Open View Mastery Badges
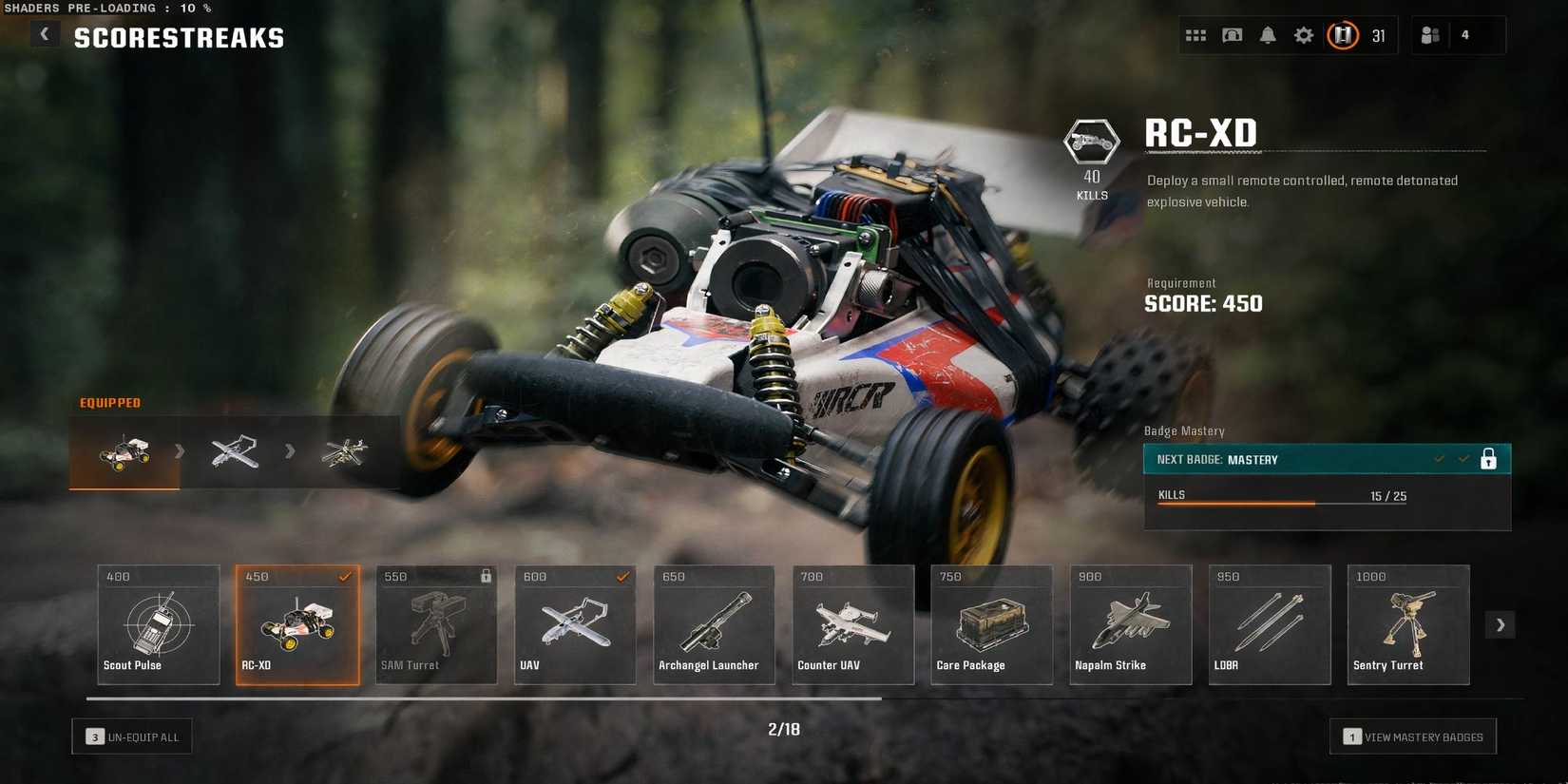The width and height of the screenshot is (1568, 784). click(1413, 736)
